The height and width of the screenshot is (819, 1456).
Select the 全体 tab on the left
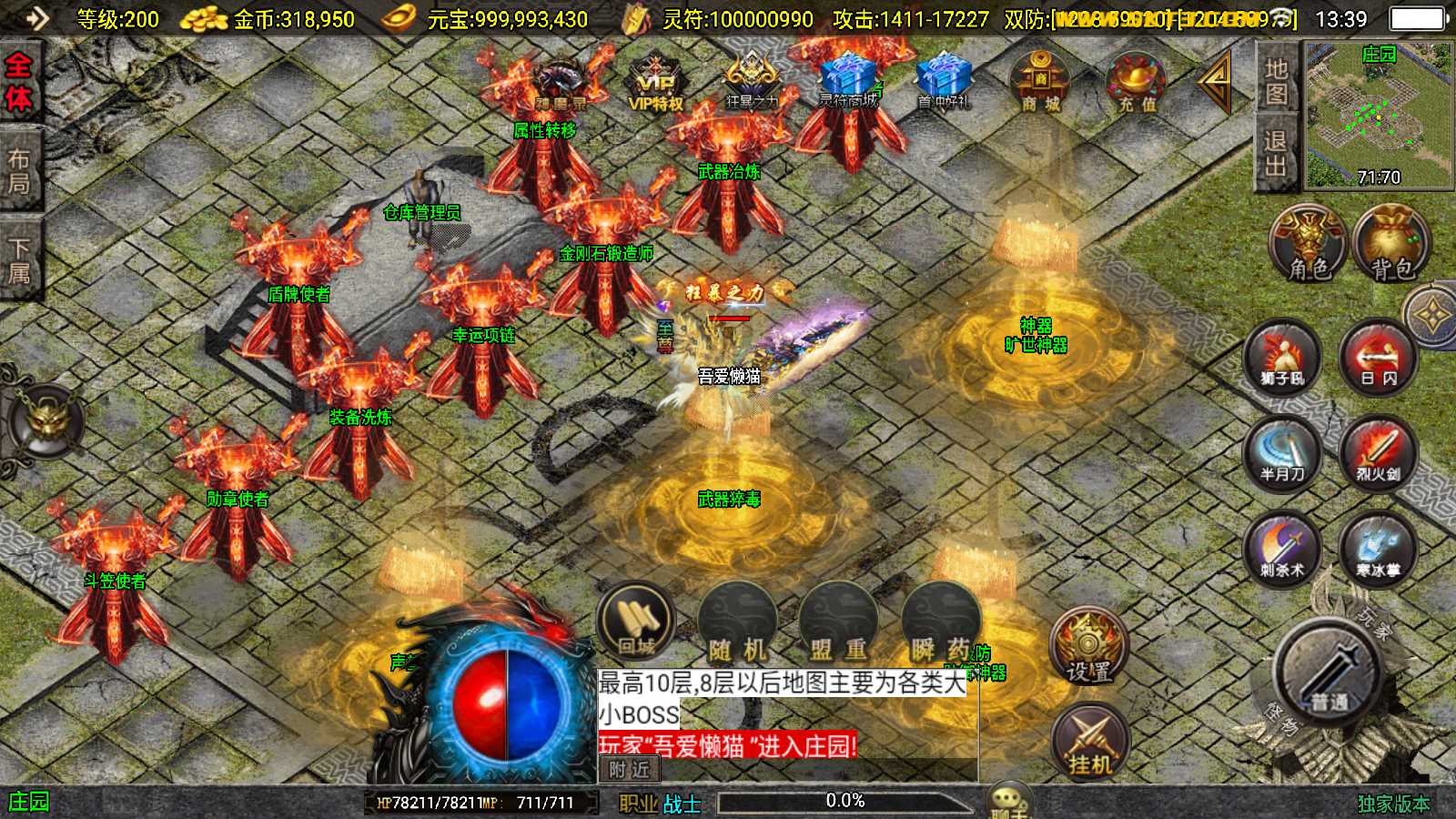(19, 82)
